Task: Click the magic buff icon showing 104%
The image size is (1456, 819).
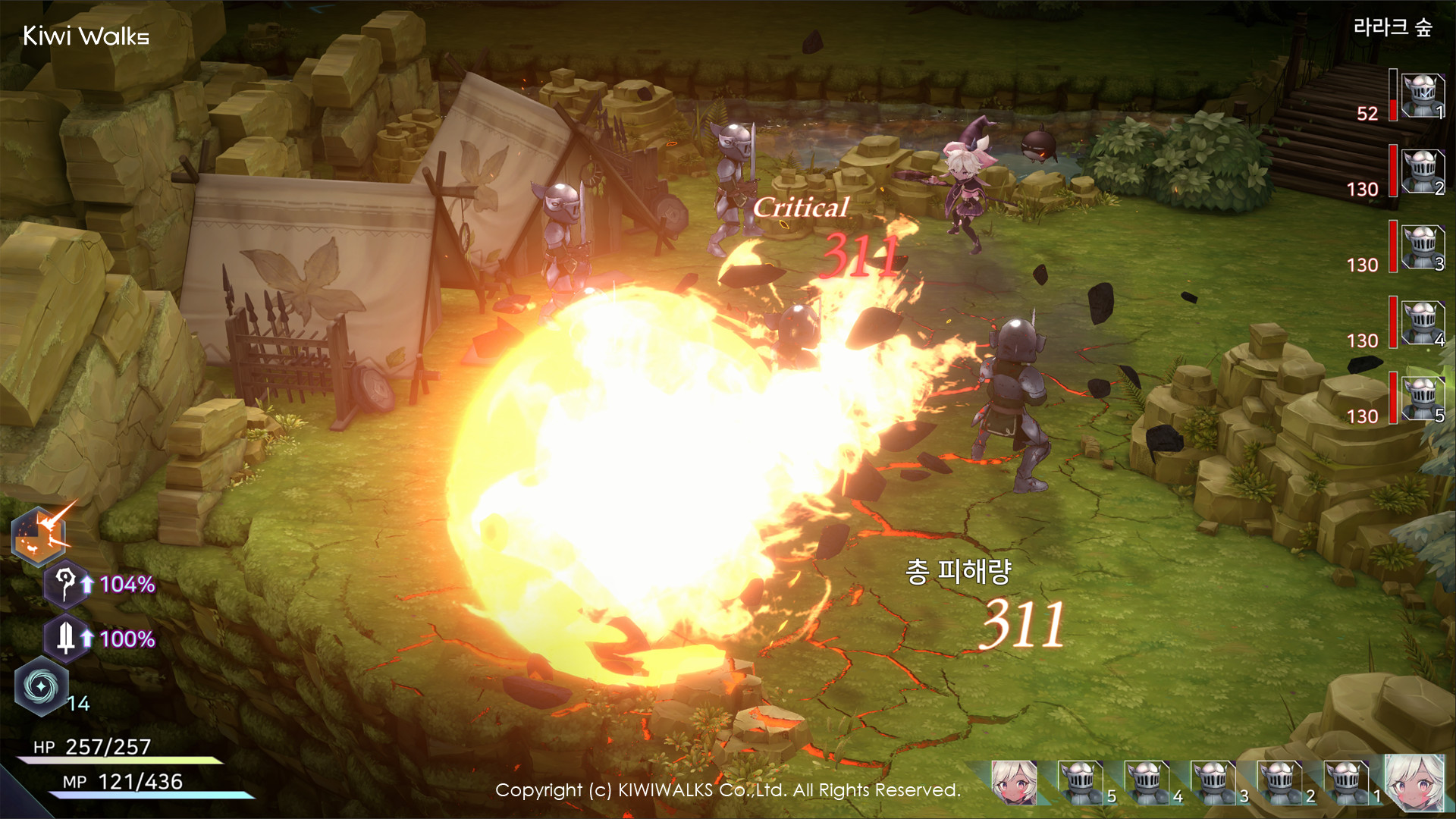Action: click(x=68, y=585)
